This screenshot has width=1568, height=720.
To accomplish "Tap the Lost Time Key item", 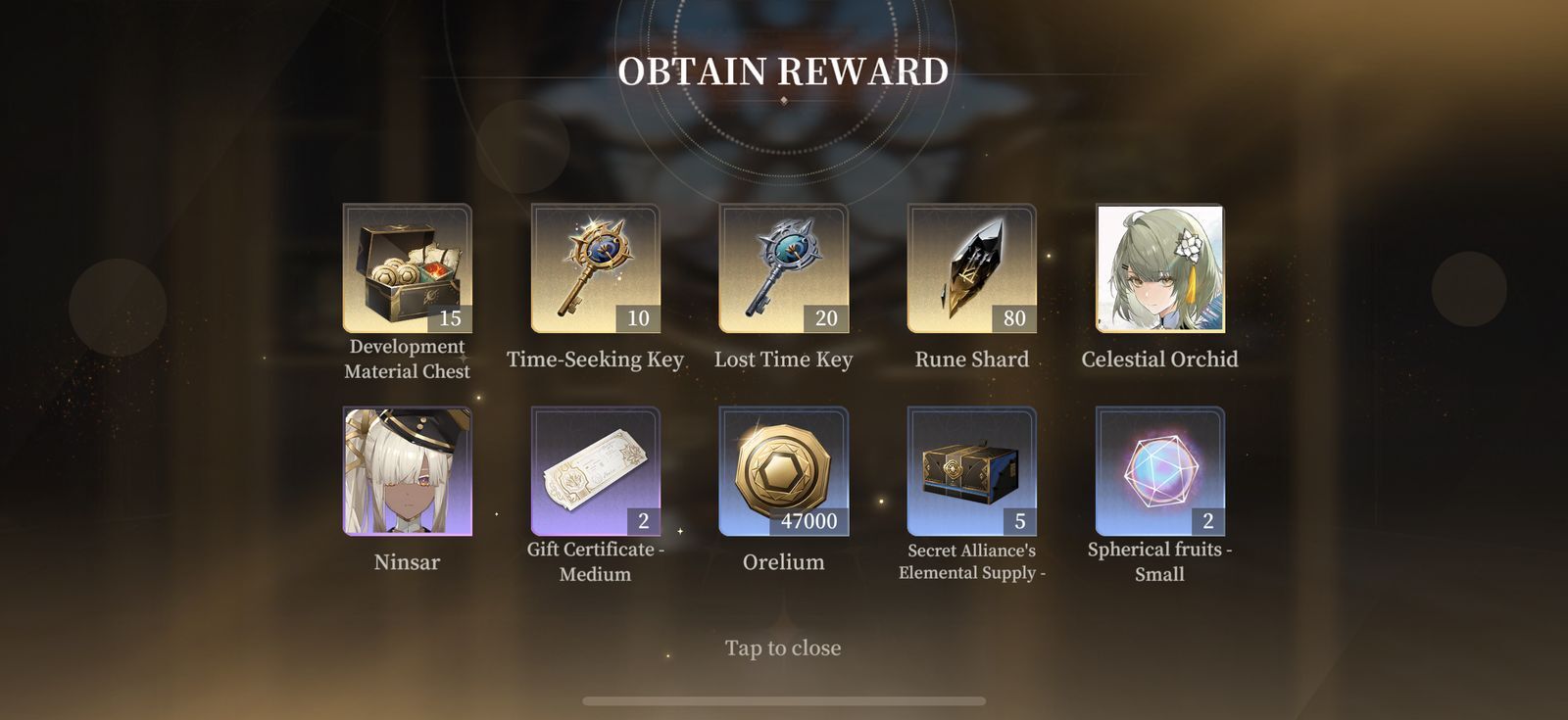I will (x=783, y=268).
